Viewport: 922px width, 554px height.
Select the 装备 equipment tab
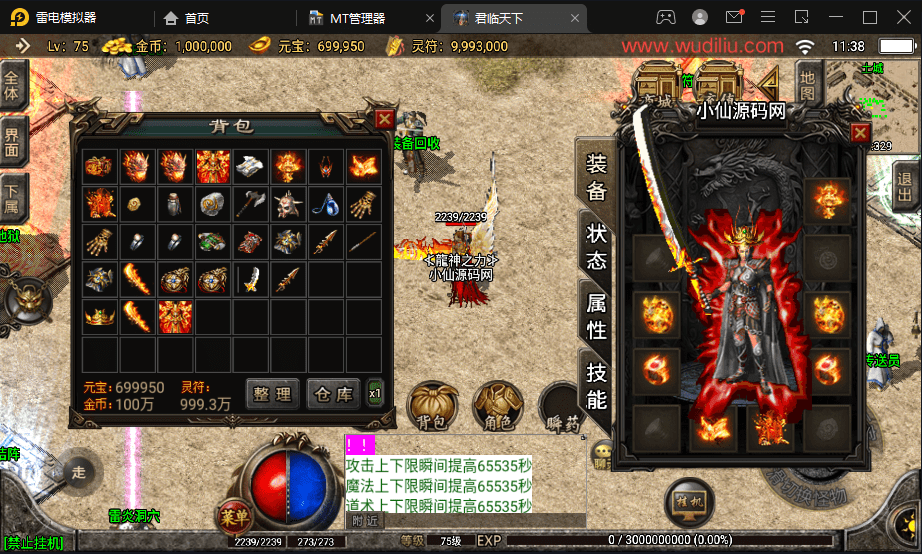pos(596,178)
